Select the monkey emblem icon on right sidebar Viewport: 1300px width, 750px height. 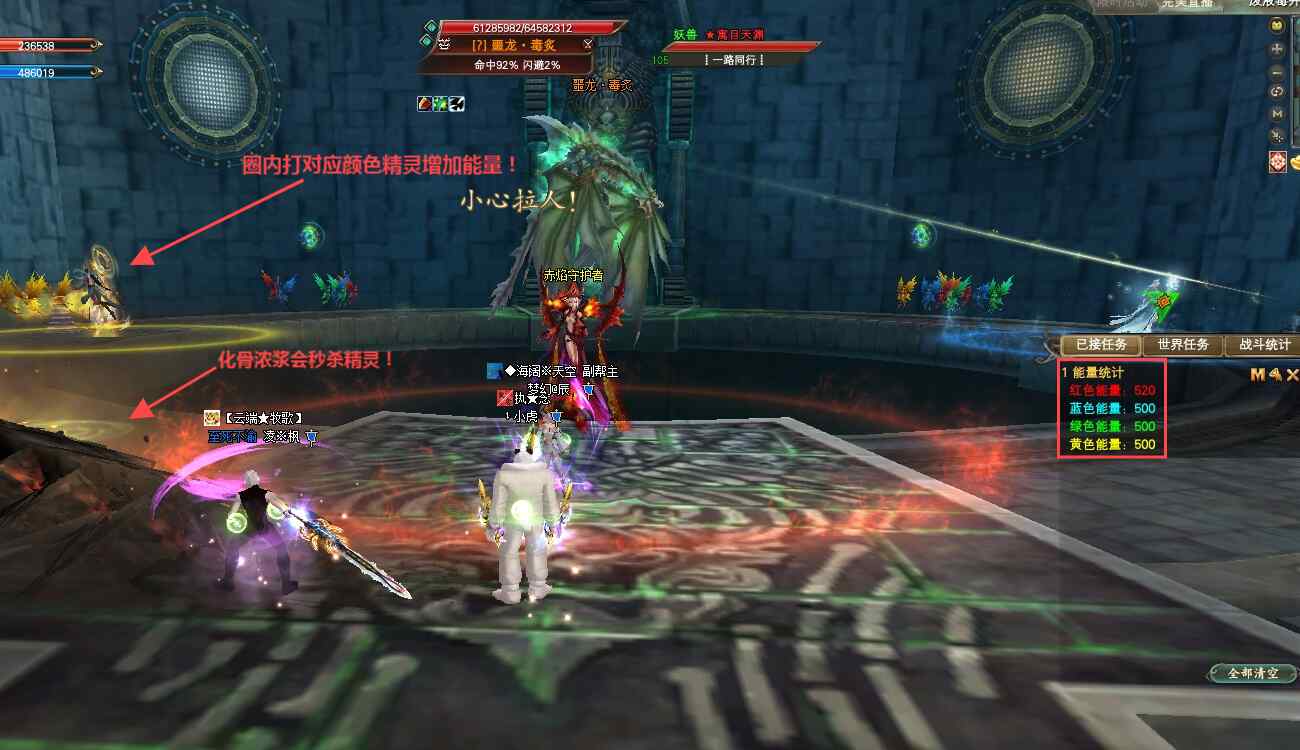click(x=1277, y=25)
